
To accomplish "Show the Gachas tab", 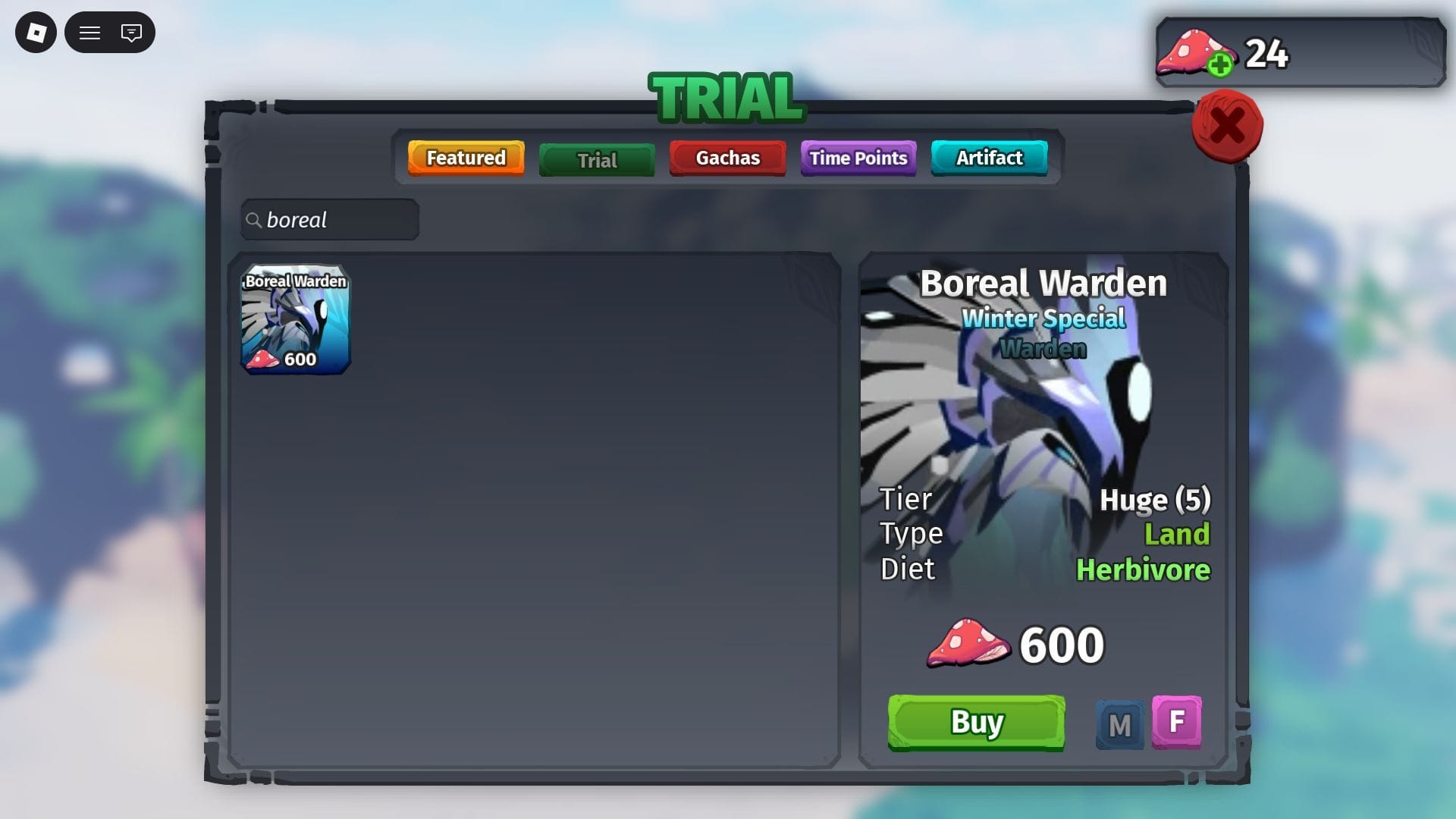I will [x=727, y=158].
